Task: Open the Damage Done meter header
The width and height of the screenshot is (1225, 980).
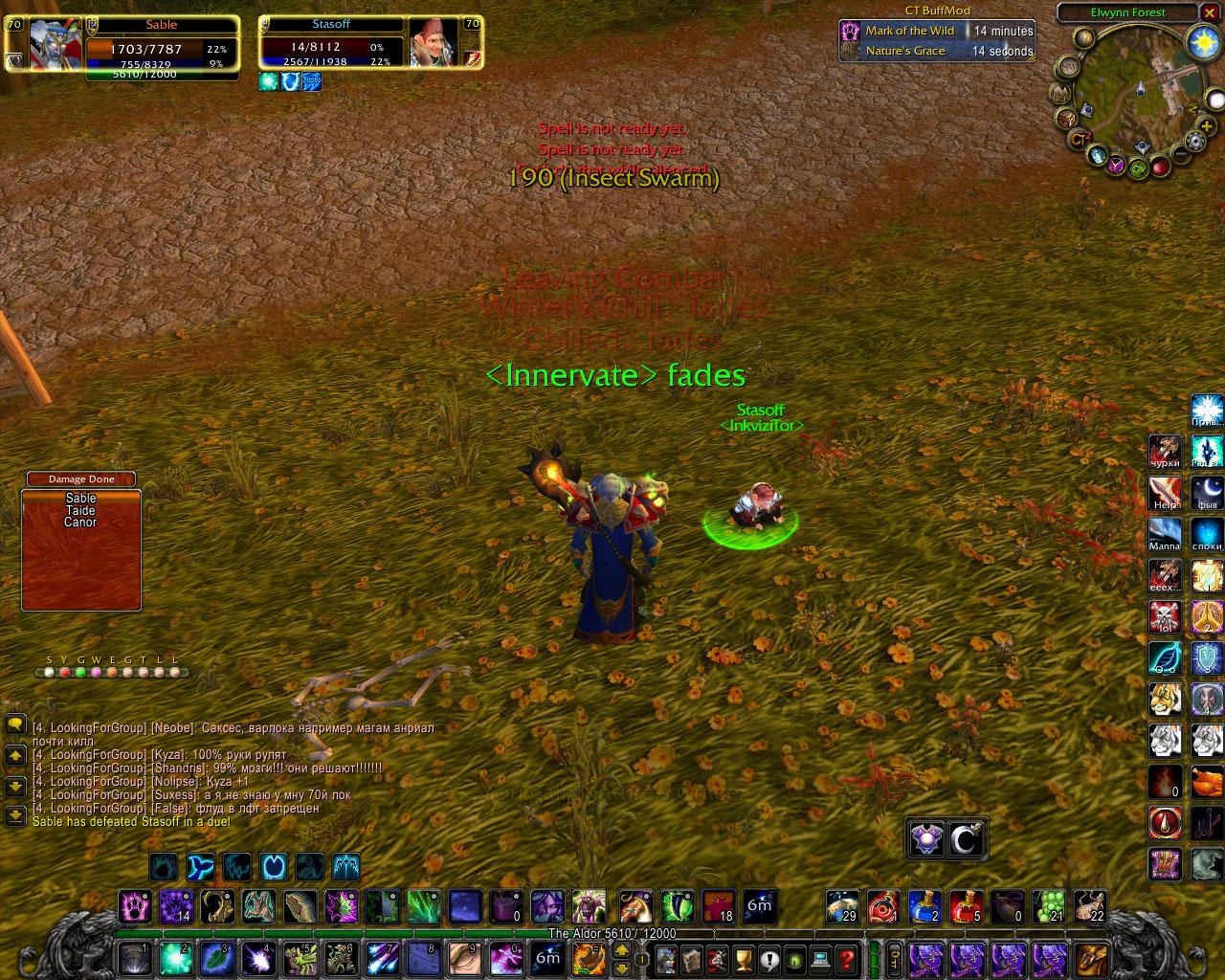Action: click(80, 479)
